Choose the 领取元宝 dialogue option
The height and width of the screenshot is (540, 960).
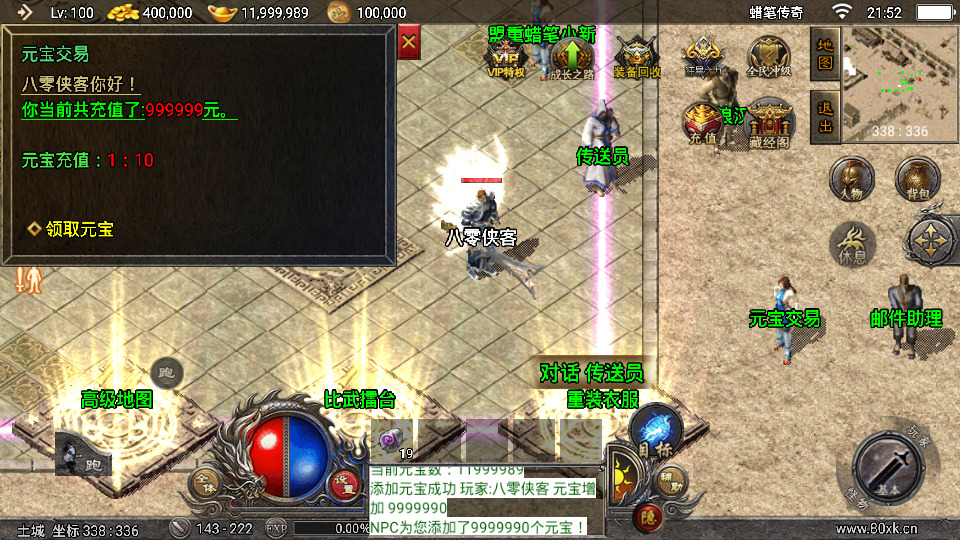point(70,229)
